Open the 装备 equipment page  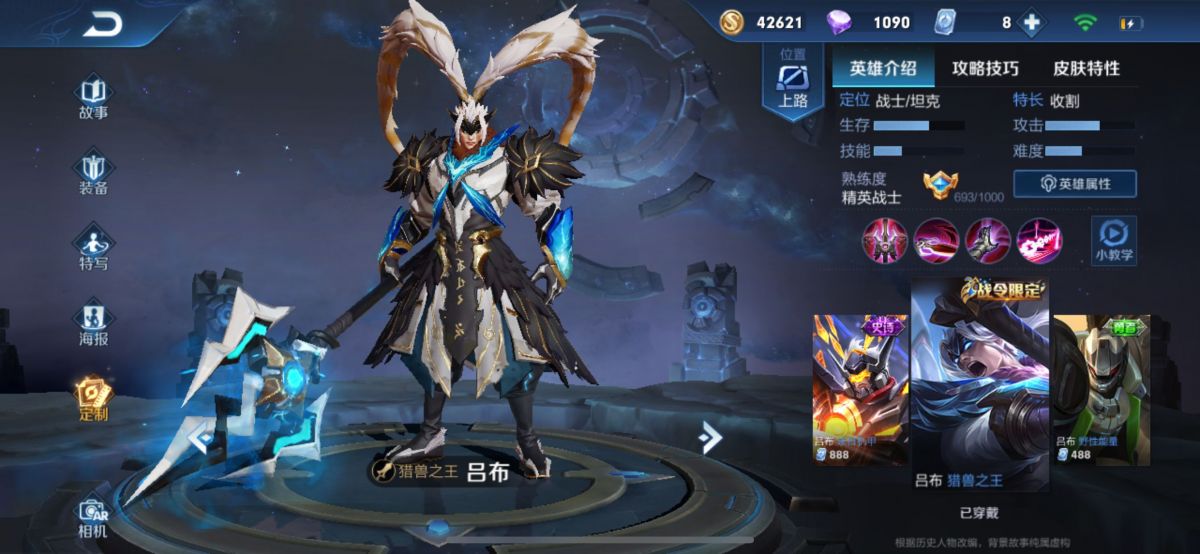93,171
